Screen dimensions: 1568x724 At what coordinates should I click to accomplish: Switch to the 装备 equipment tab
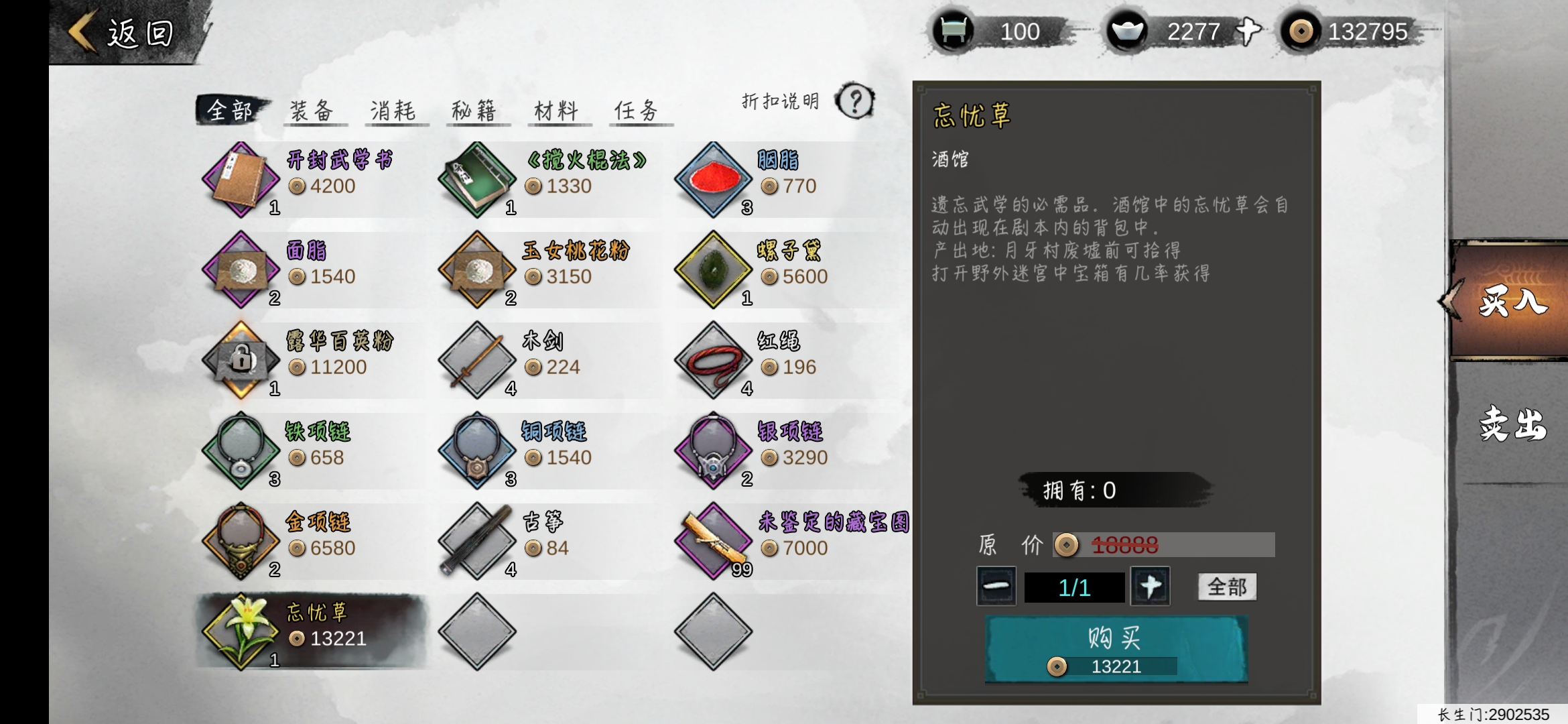[314, 109]
